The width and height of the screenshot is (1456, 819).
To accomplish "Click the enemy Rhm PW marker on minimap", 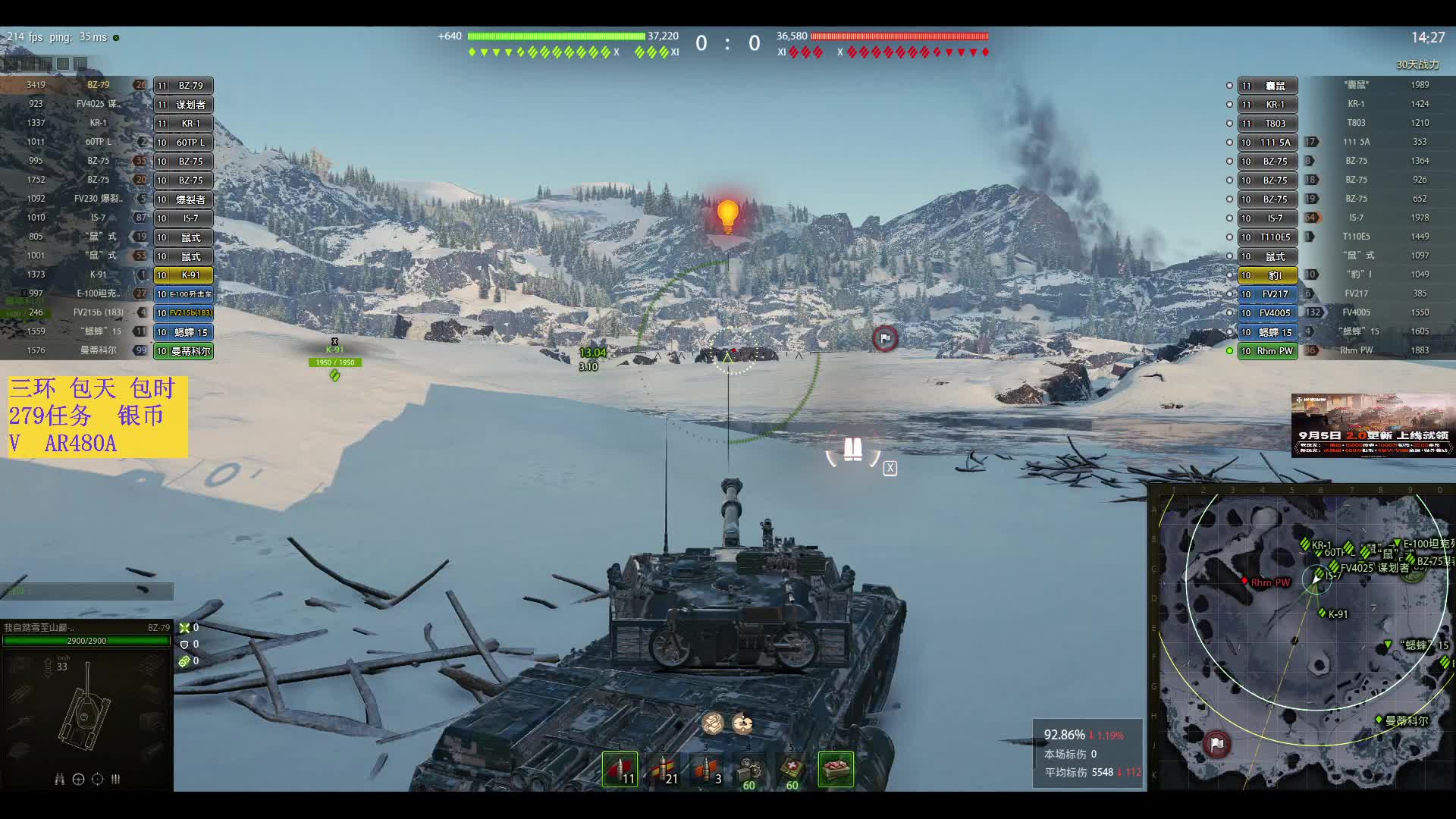I will pos(1244,581).
